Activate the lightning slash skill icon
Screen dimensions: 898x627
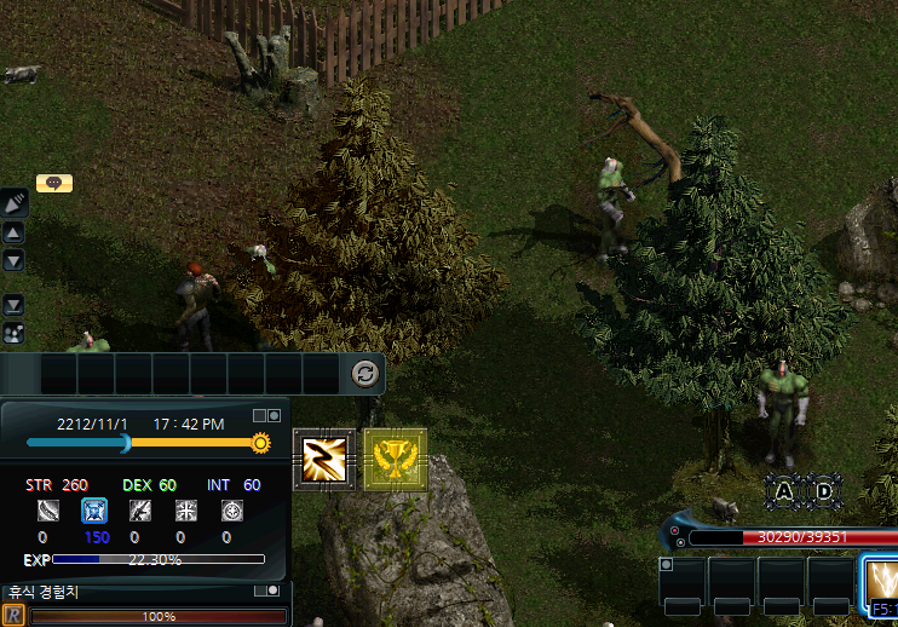coord(323,460)
